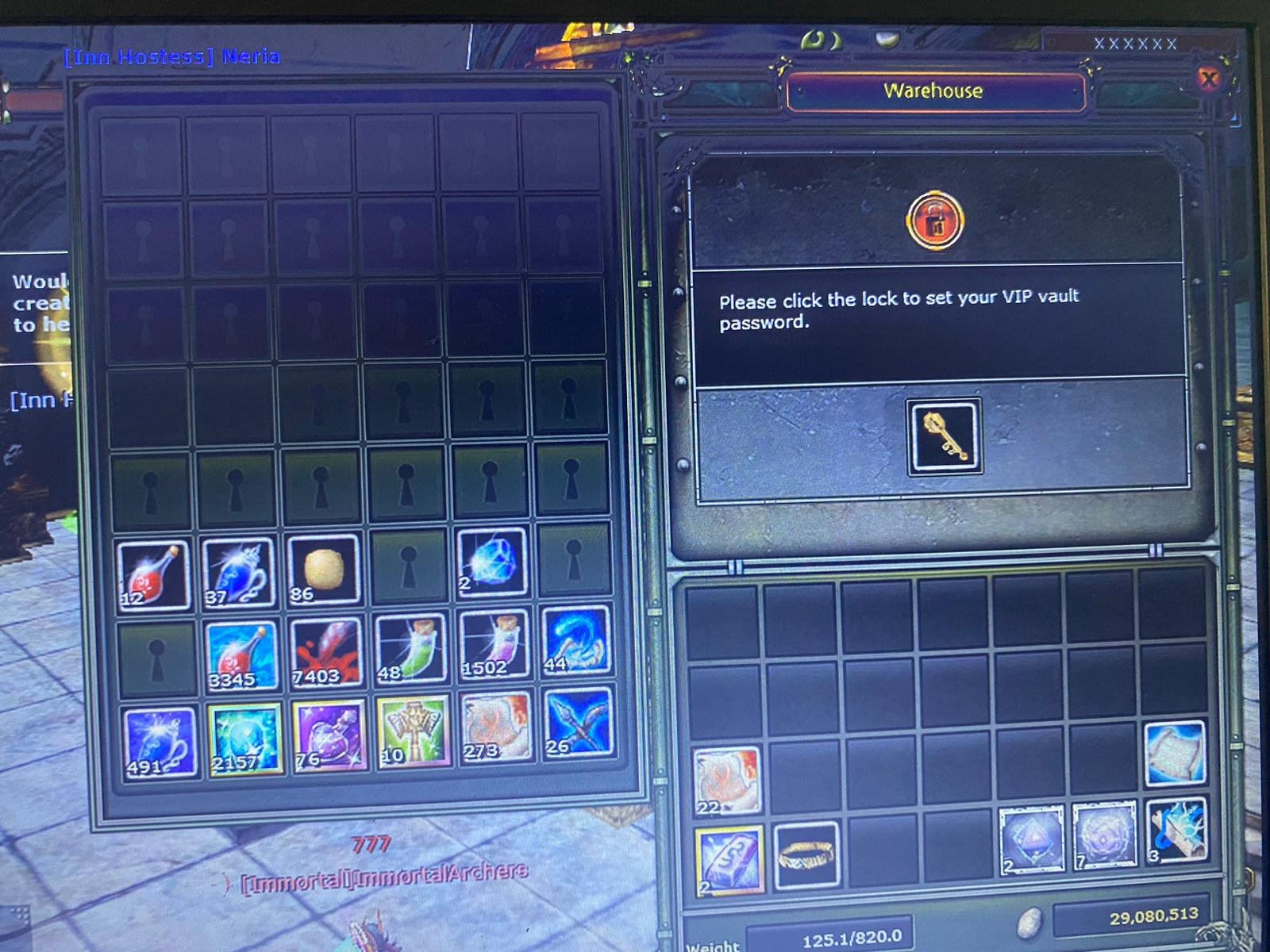
Task: Select the golden hammer item counted 10
Action: click(410, 736)
